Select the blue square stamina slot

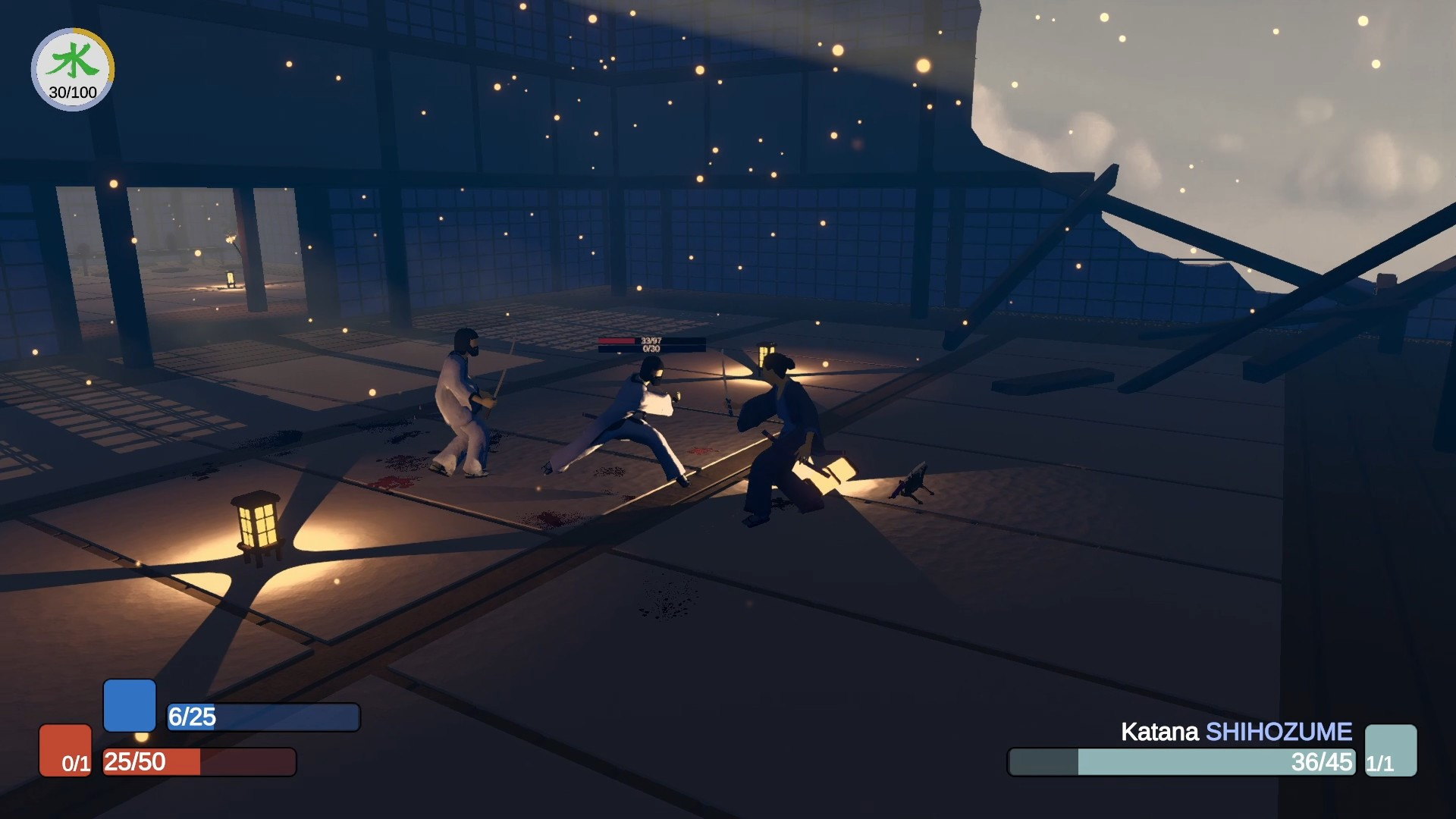(x=130, y=705)
